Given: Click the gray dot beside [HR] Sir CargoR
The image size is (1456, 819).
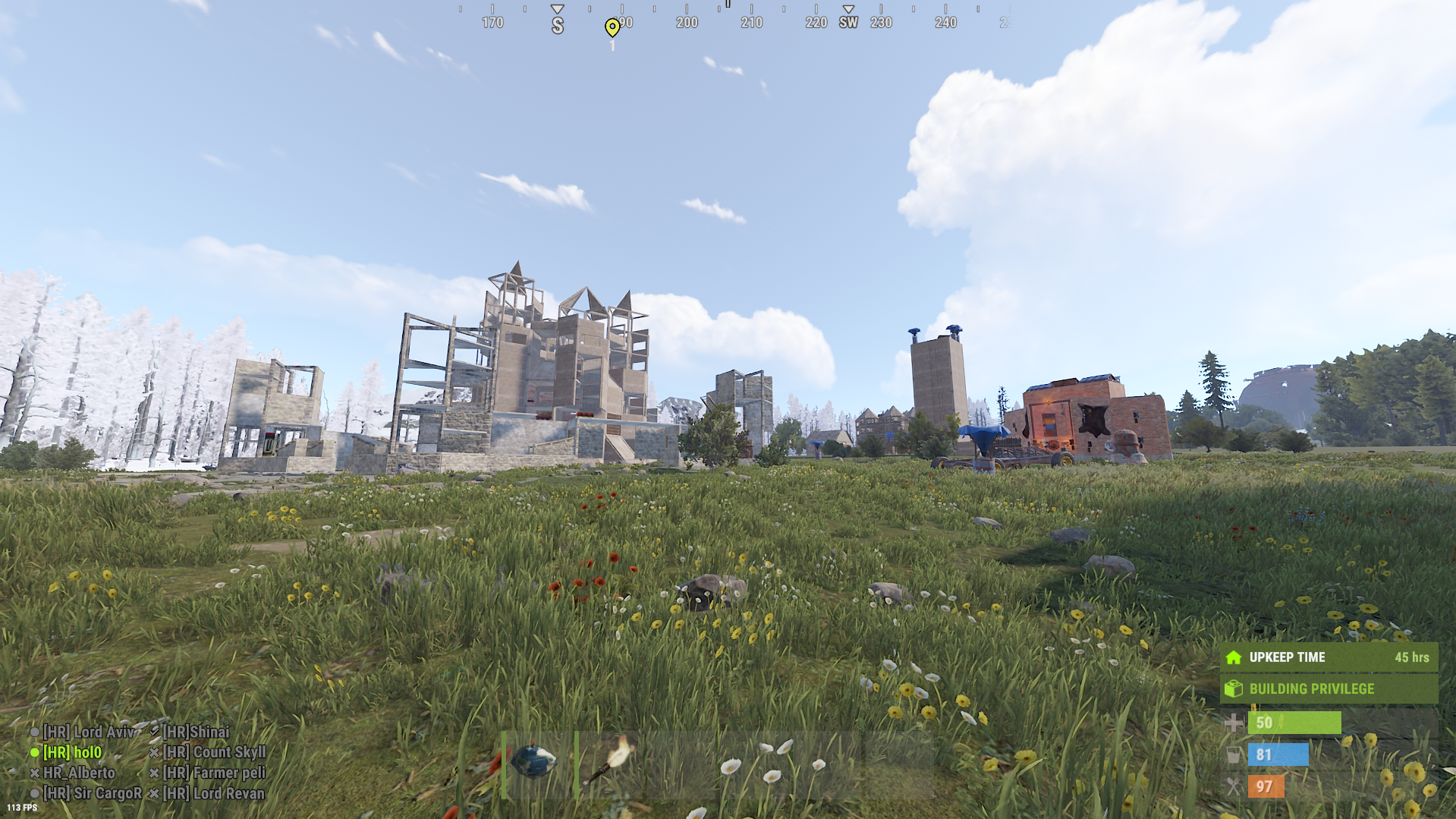Looking at the screenshot, I should coord(33,792).
